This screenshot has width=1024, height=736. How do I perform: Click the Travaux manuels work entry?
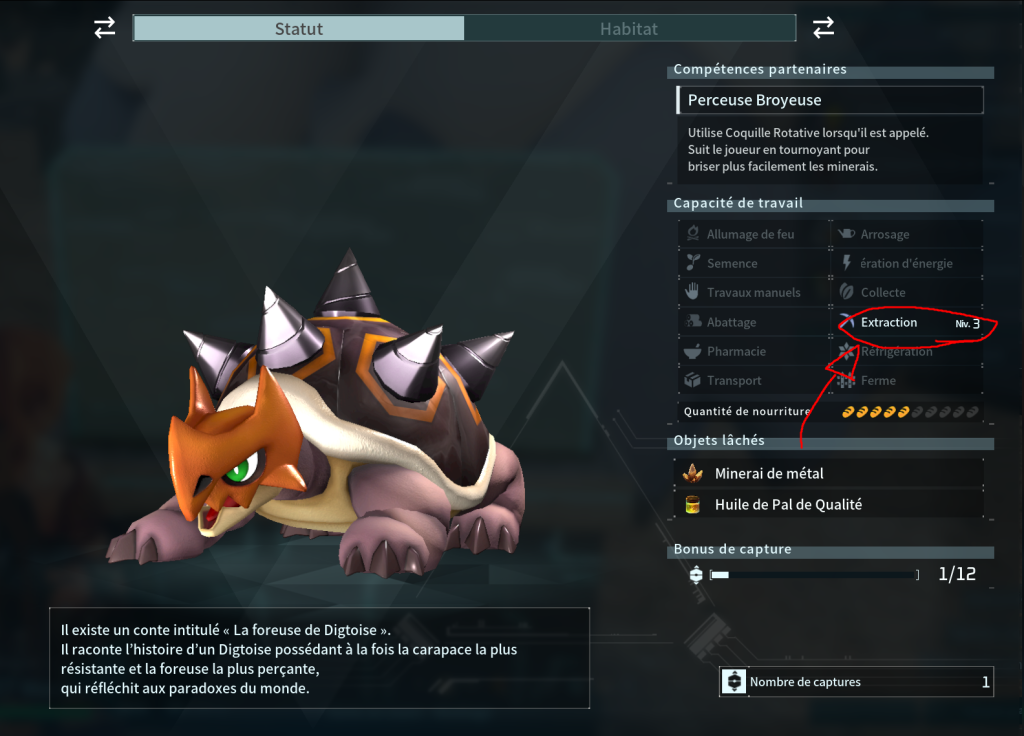tap(754, 292)
